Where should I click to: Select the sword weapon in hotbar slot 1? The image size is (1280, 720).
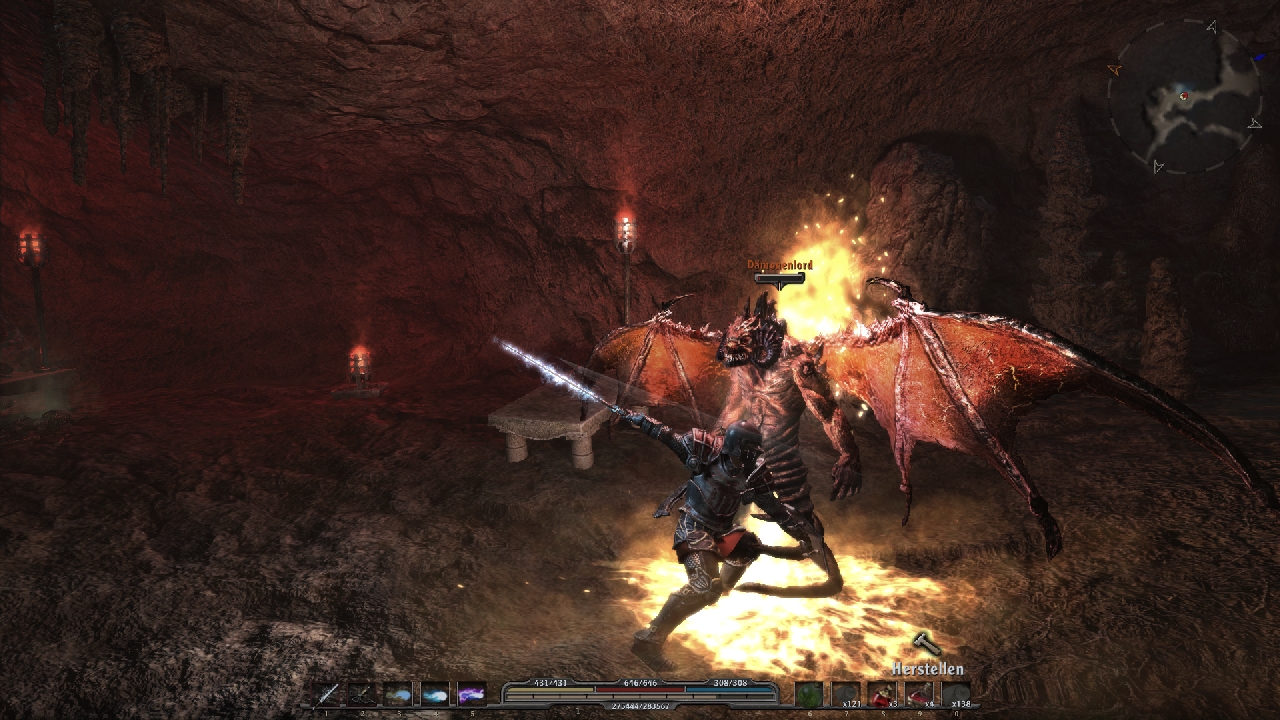click(327, 694)
